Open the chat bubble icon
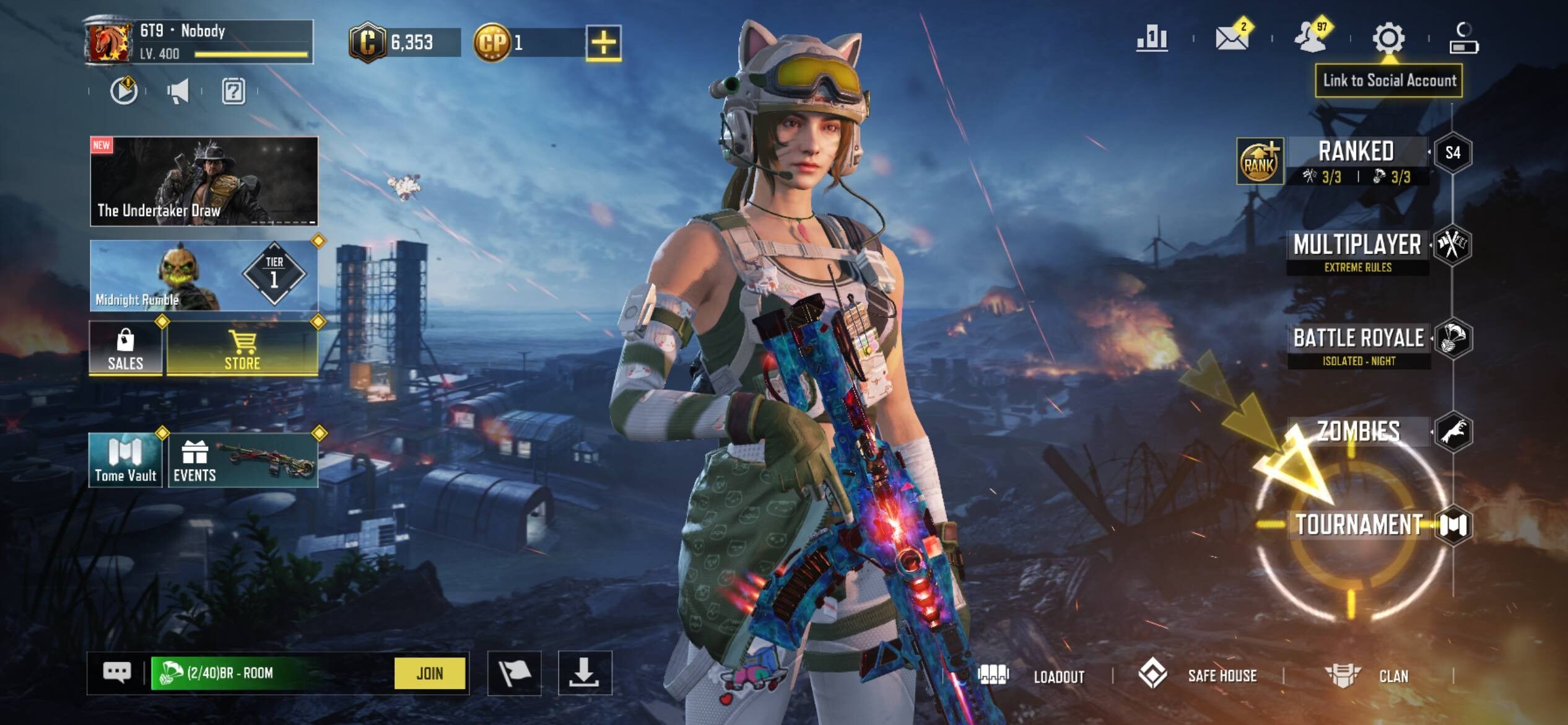The height and width of the screenshot is (725, 1568). pos(117,673)
